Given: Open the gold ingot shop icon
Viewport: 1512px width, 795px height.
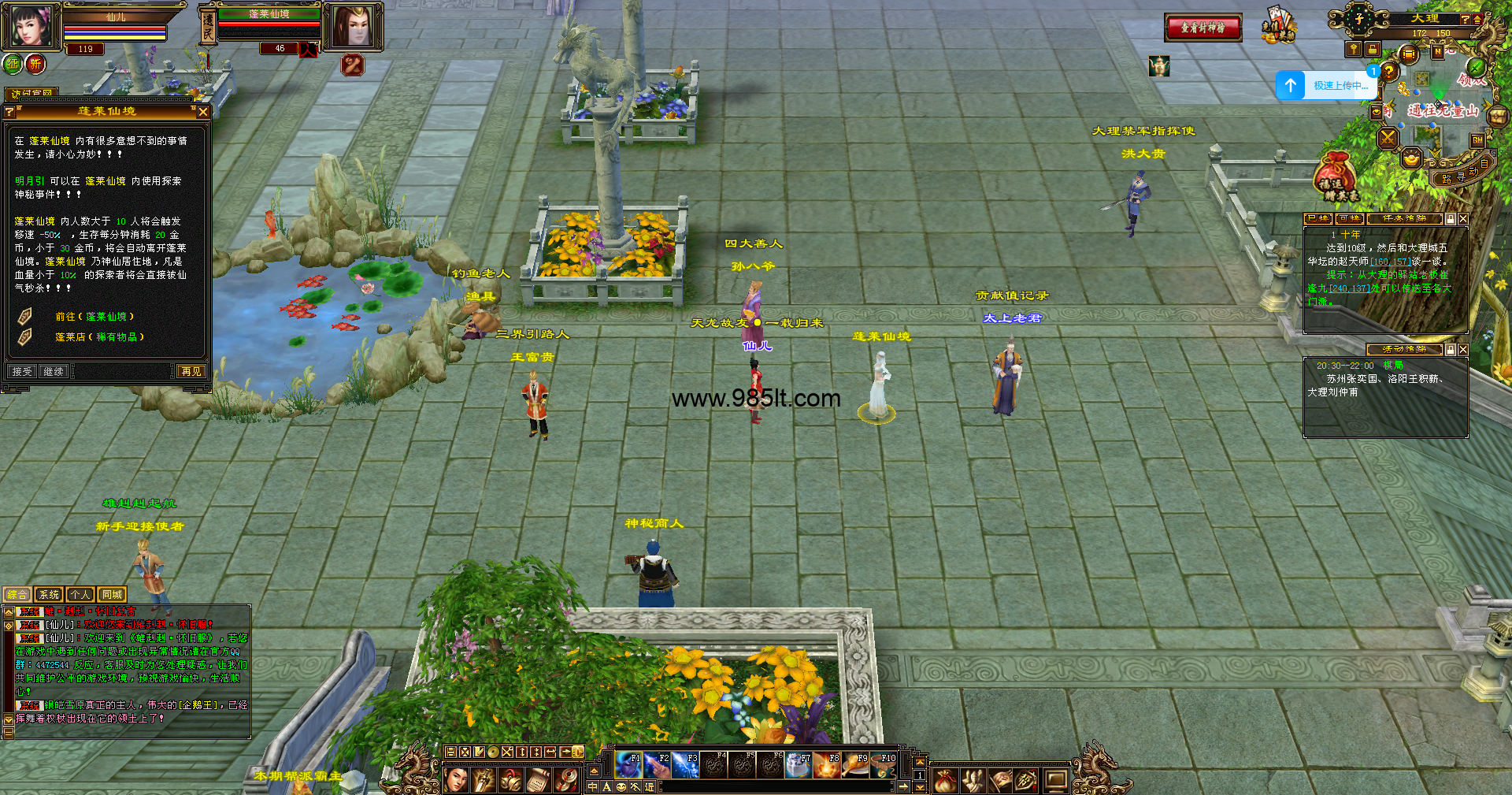Looking at the screenshot, I should pyautogui.click(x=1410, y=158).
